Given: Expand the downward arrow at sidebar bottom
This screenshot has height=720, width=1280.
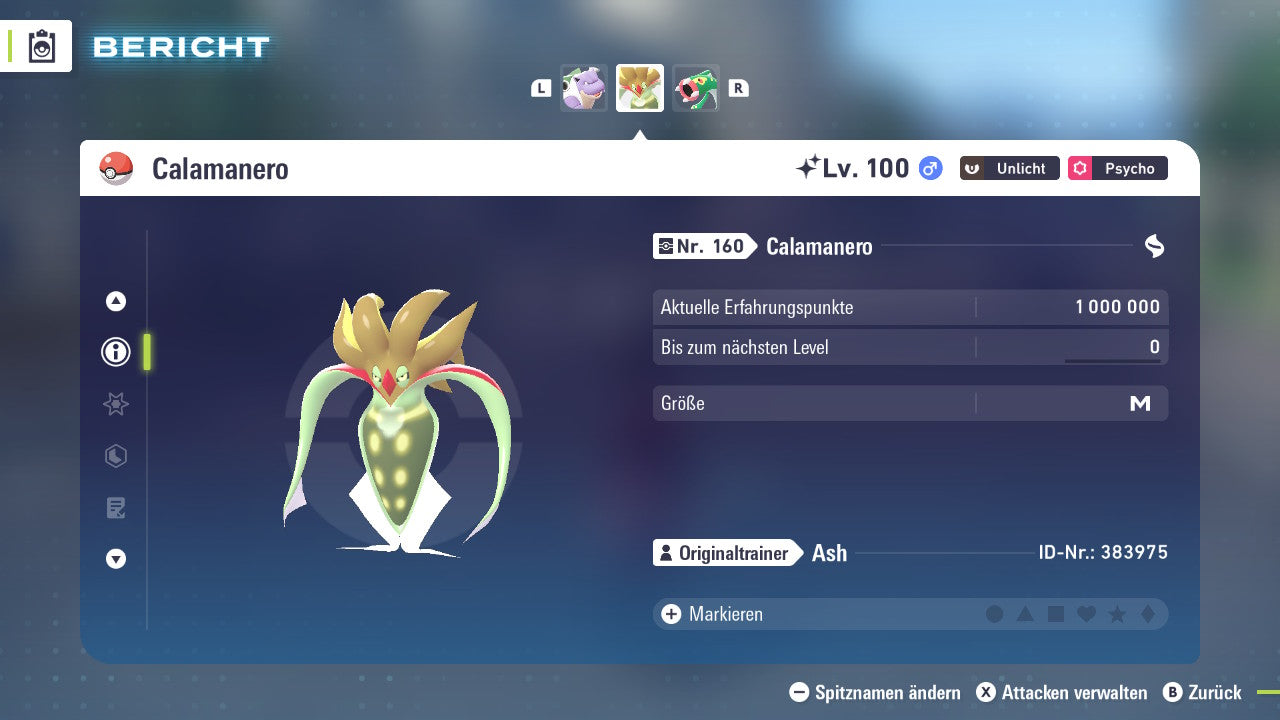Looking at the screenshot, I should click(x=115, y=560).
